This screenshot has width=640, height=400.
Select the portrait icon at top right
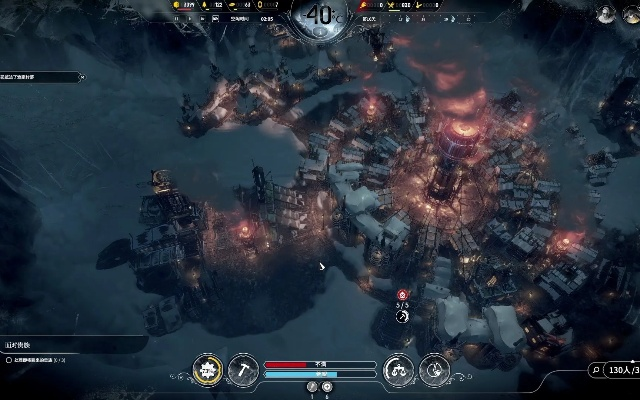[x=604, y=13]
